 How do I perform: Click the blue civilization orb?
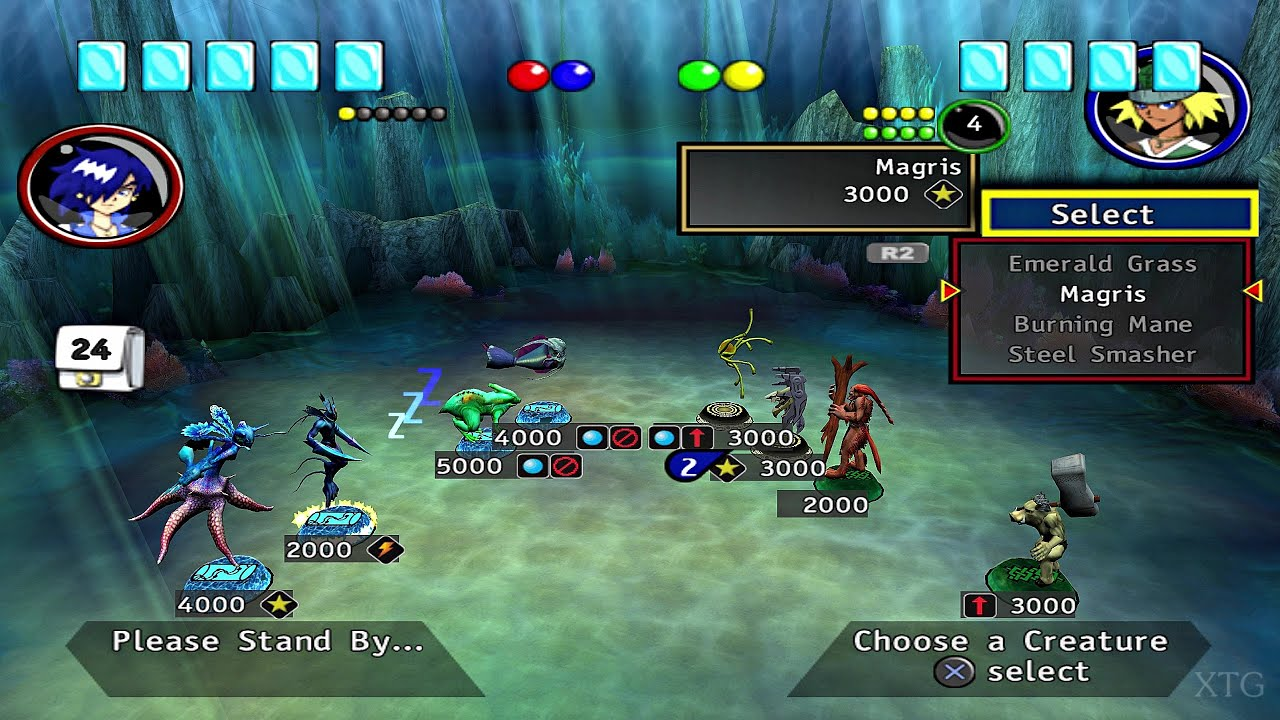(x=573, y=76)
